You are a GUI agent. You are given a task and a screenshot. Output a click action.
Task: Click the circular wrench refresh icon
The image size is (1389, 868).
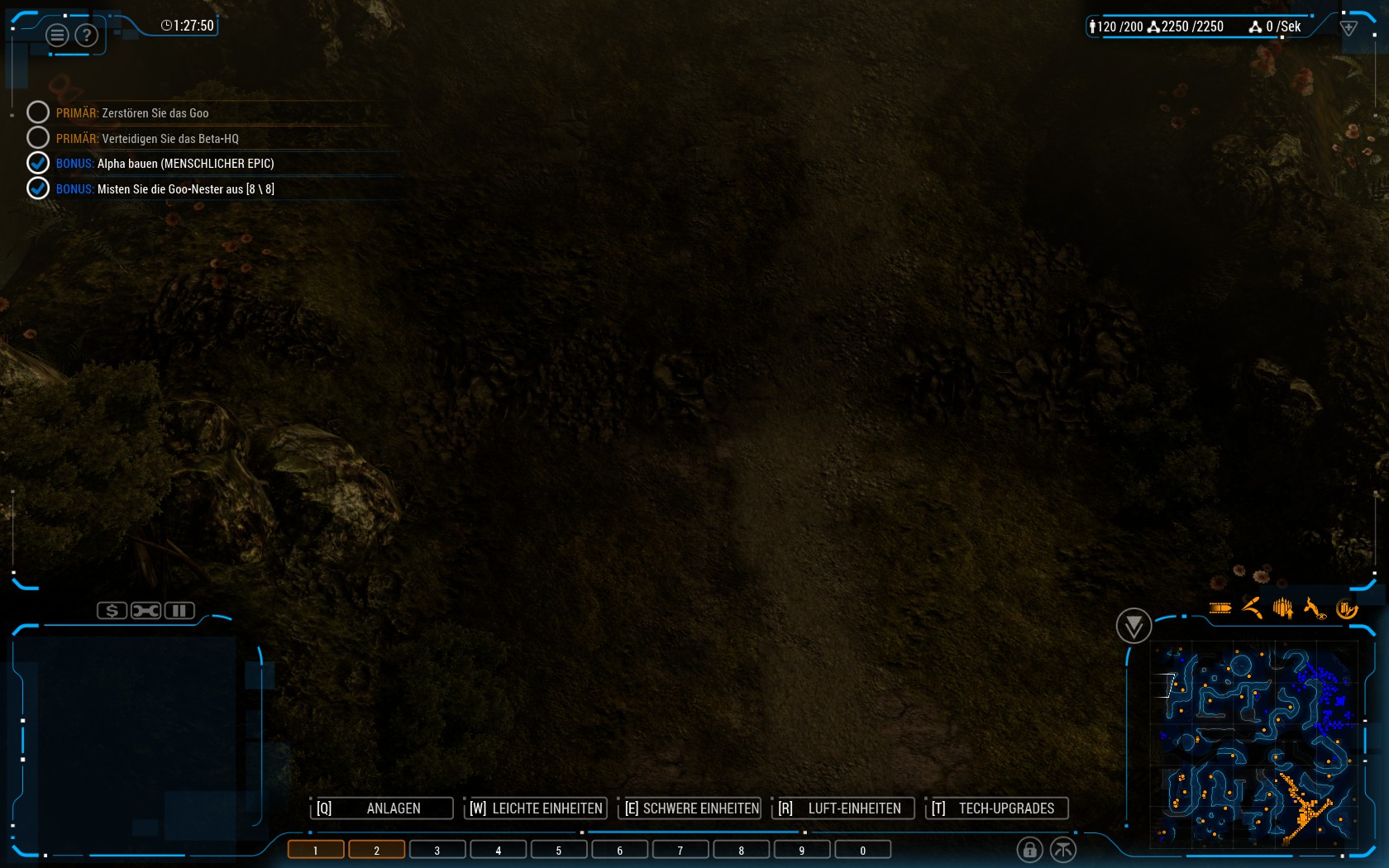click(1347, 609)
